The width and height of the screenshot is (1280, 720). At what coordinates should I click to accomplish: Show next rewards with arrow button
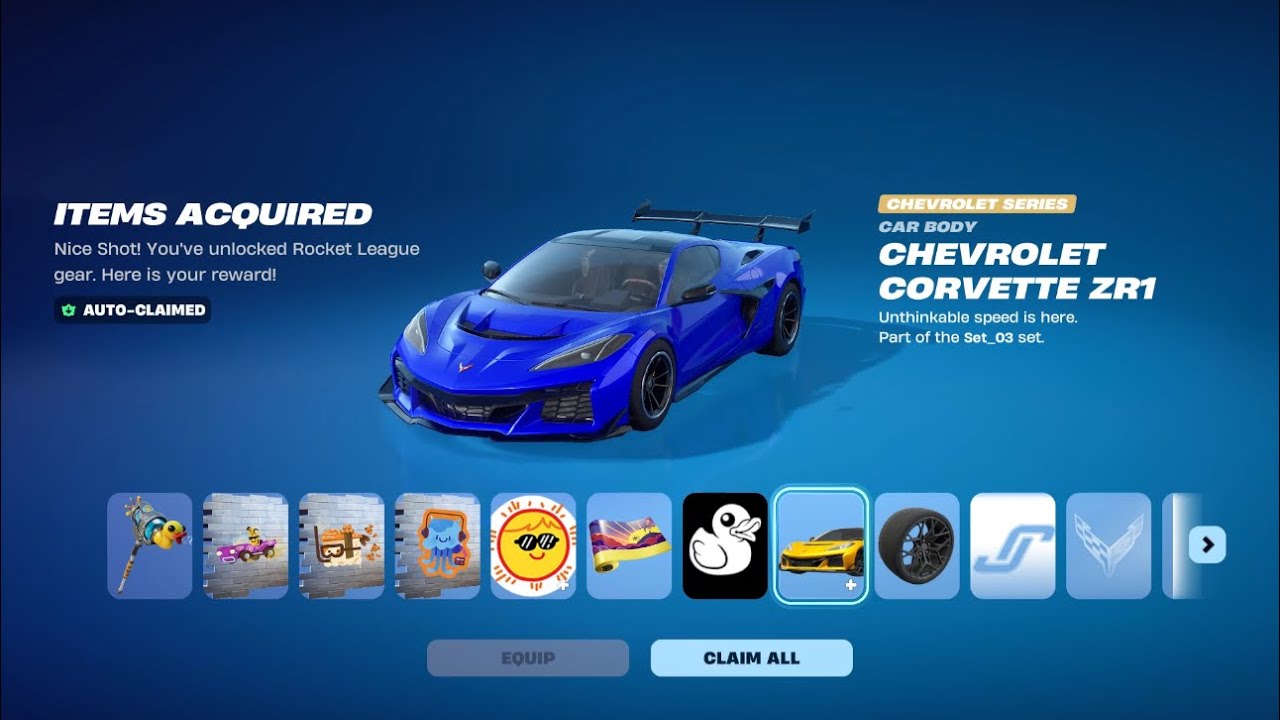coord(1207,545)
